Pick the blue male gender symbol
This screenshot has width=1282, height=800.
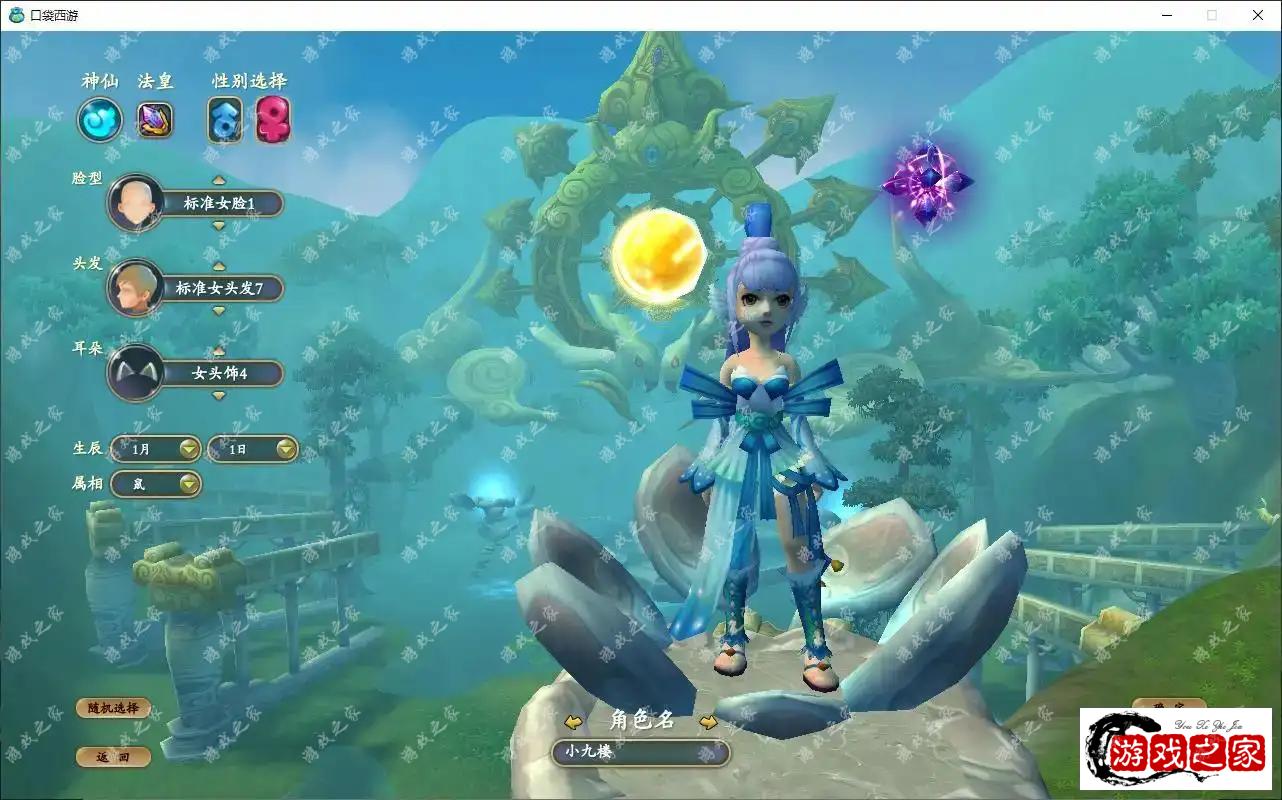pos(225,120)
